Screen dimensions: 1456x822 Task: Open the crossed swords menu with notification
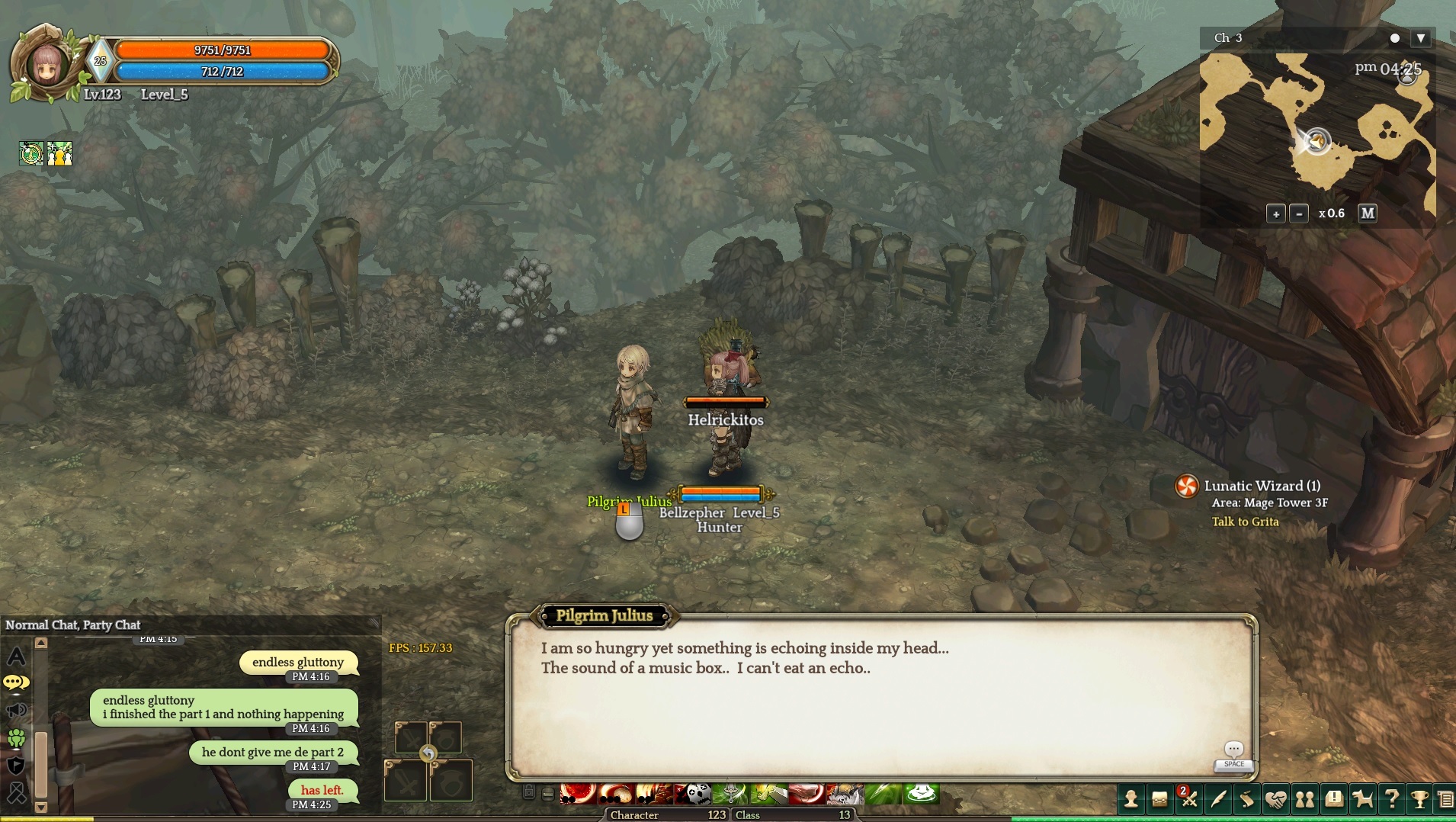click(1188, 799)
